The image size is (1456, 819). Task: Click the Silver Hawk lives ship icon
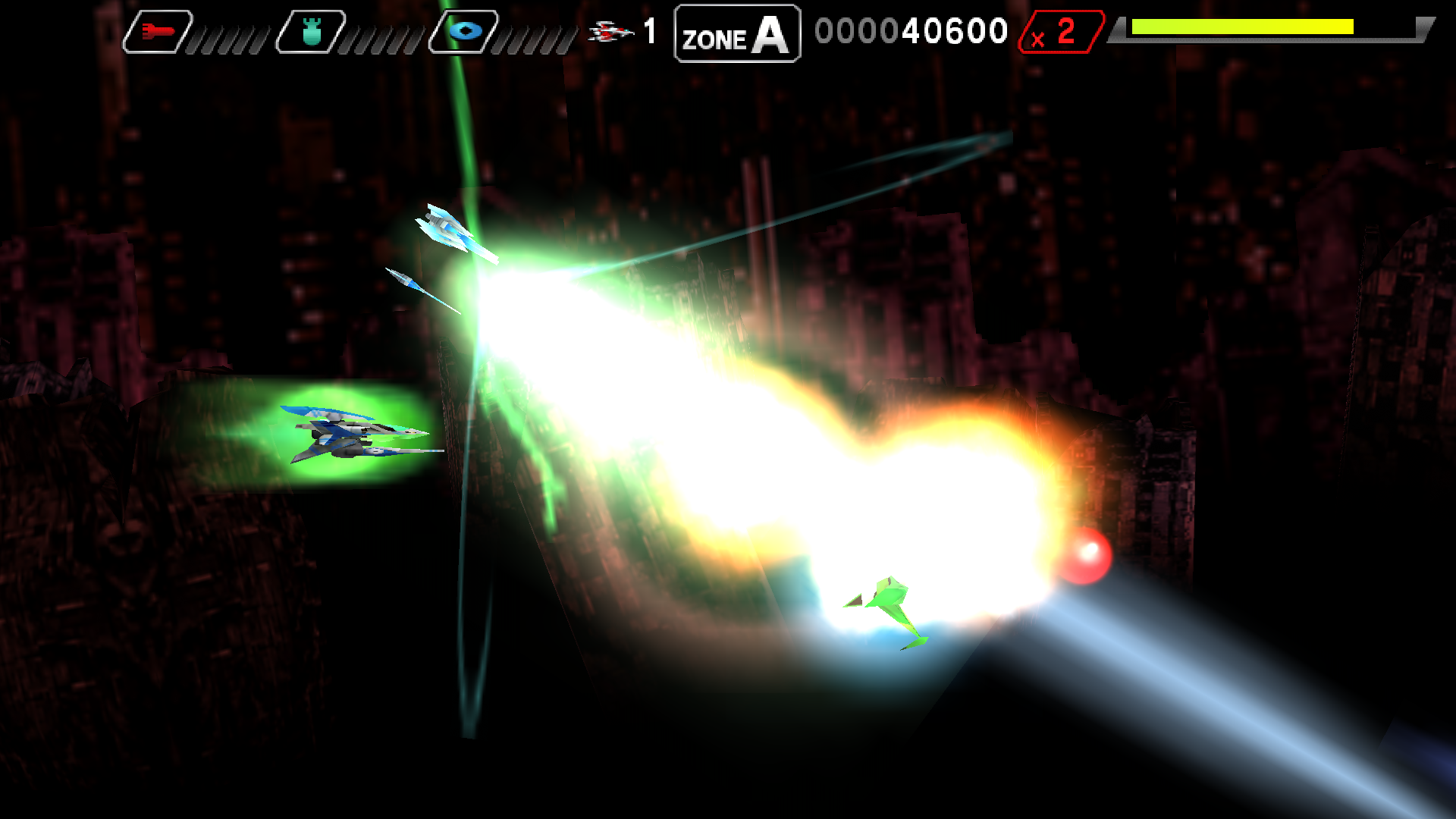(610, 30)
